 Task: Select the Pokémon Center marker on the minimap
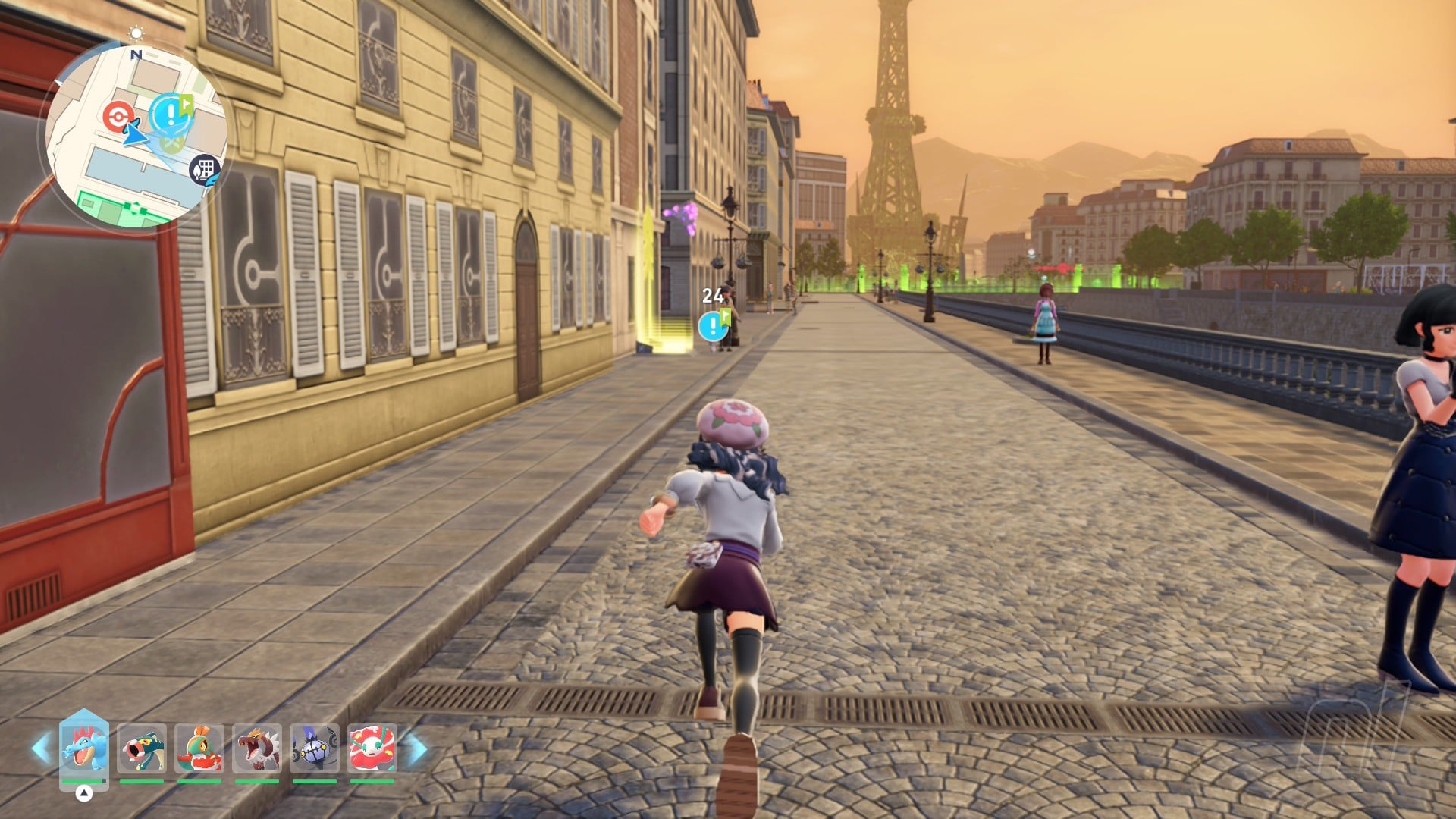(x=116, y=117)
